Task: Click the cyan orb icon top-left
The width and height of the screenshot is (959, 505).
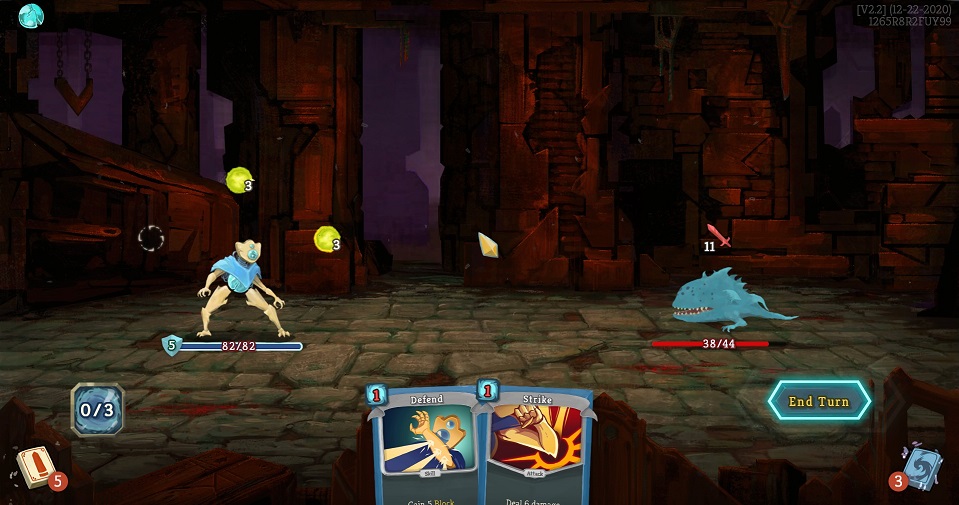Action: pyautogui.click(x=31, y=15)
